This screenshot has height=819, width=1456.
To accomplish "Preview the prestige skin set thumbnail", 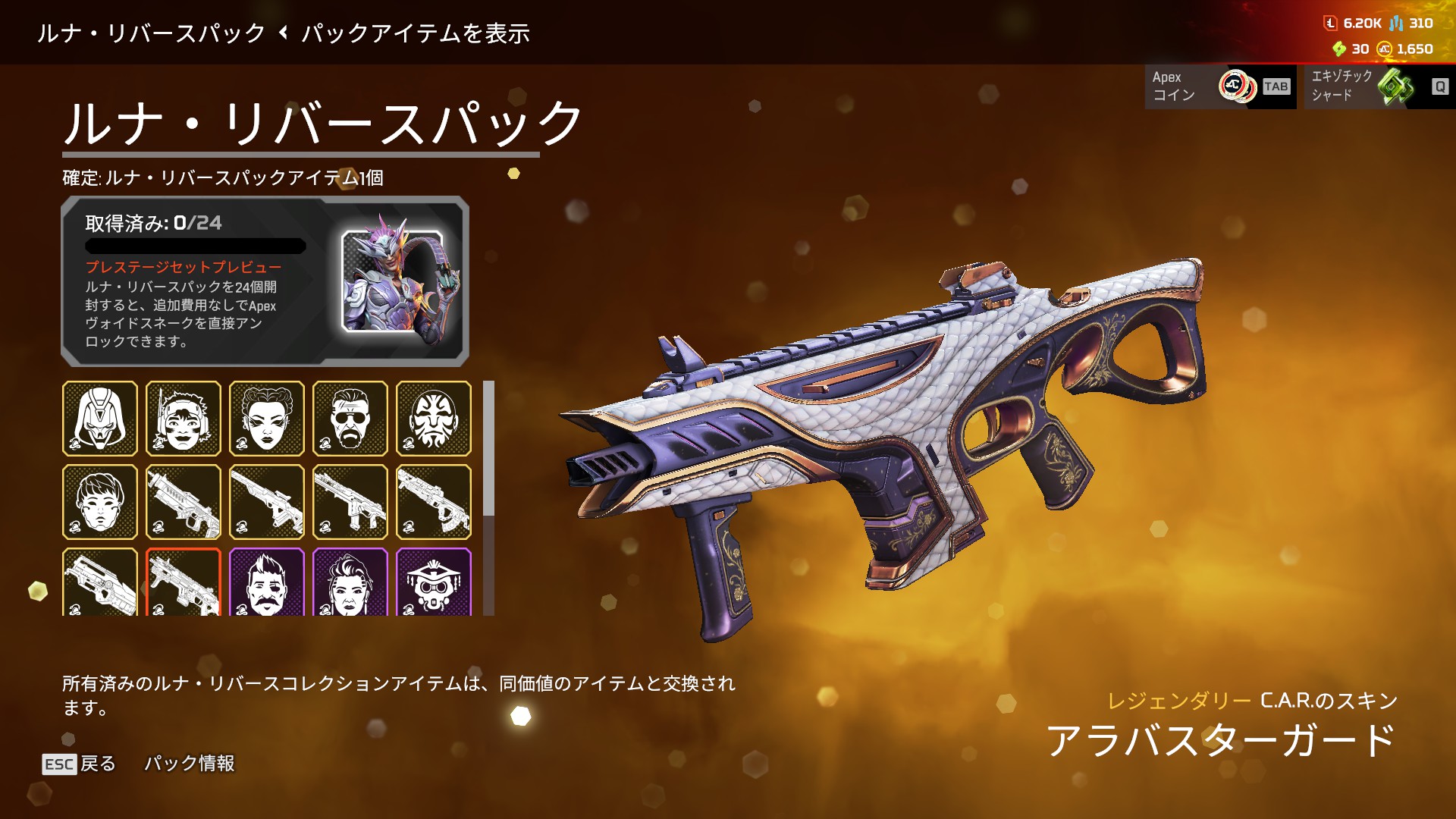I will tap(392, 281).
